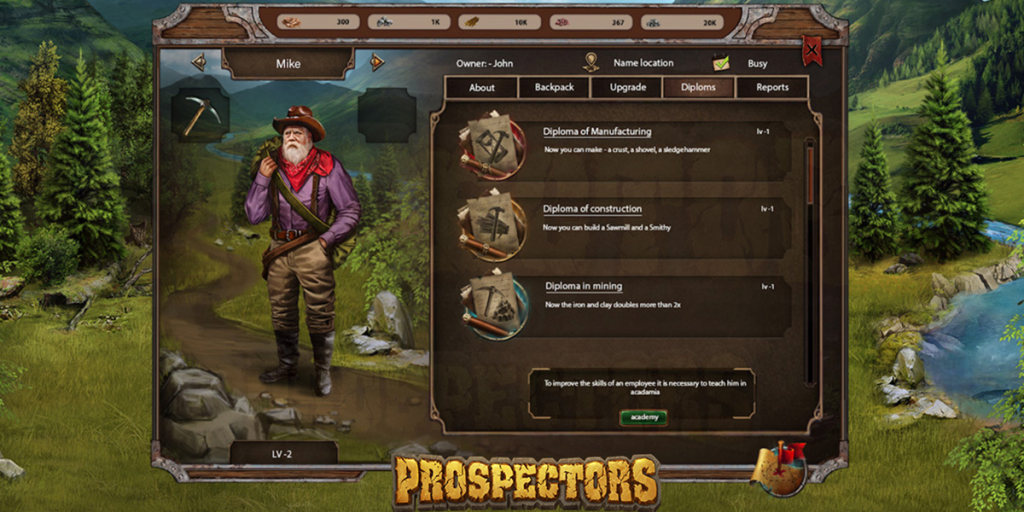Select the Diploma of construction entry
The image size is (1024, 512).
point(592,209)
